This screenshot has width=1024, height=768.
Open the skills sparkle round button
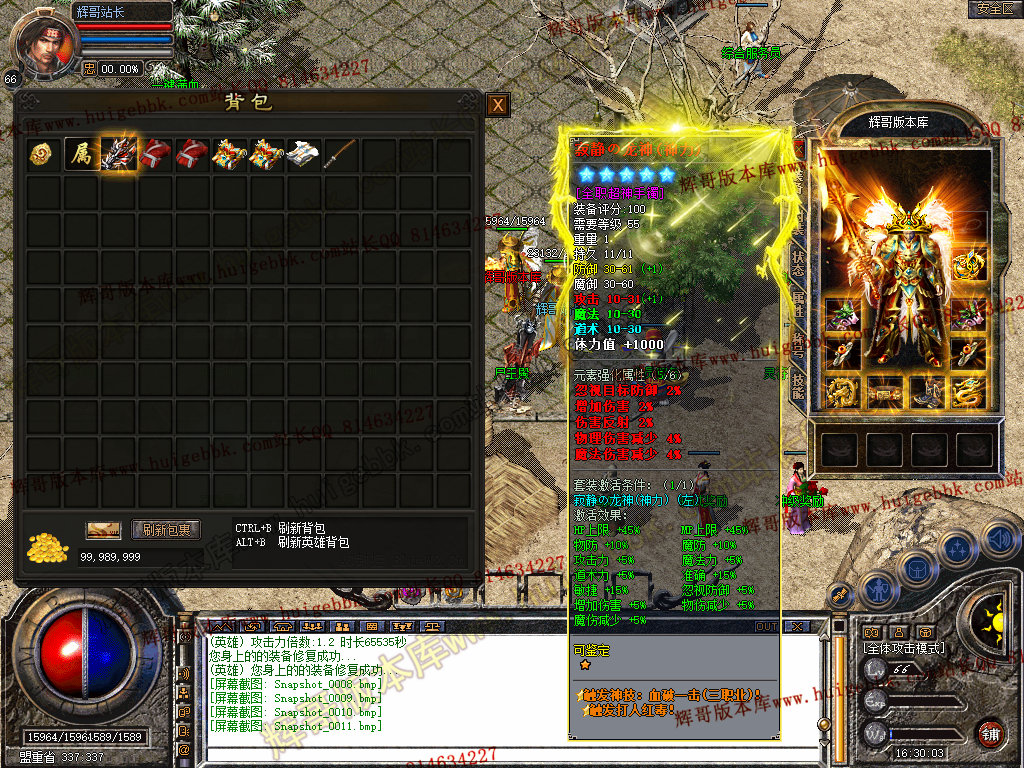coord(957,550)
